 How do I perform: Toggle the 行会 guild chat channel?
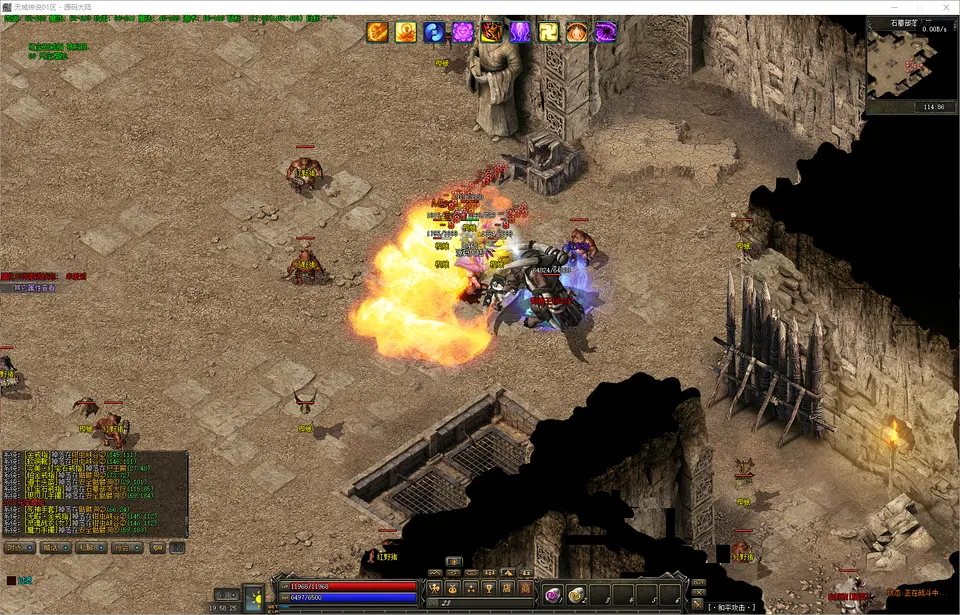coord(123,548)
